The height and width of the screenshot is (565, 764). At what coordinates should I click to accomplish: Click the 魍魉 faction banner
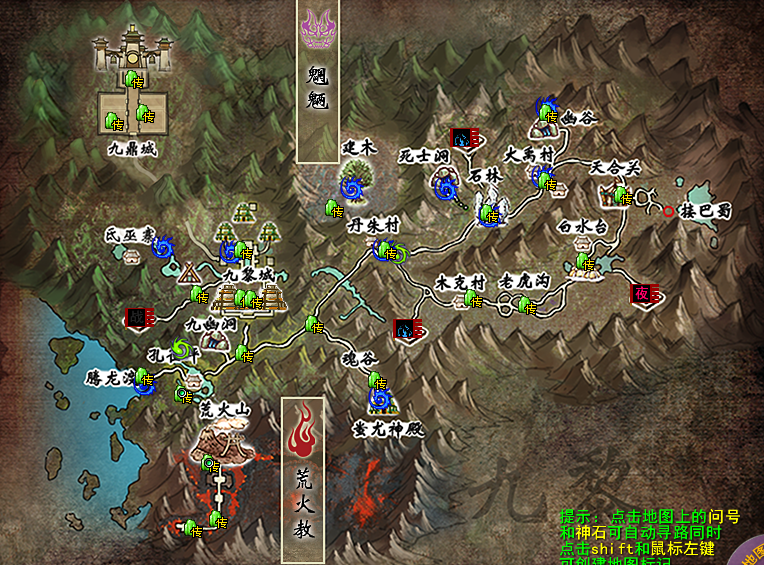coord(319,80)
